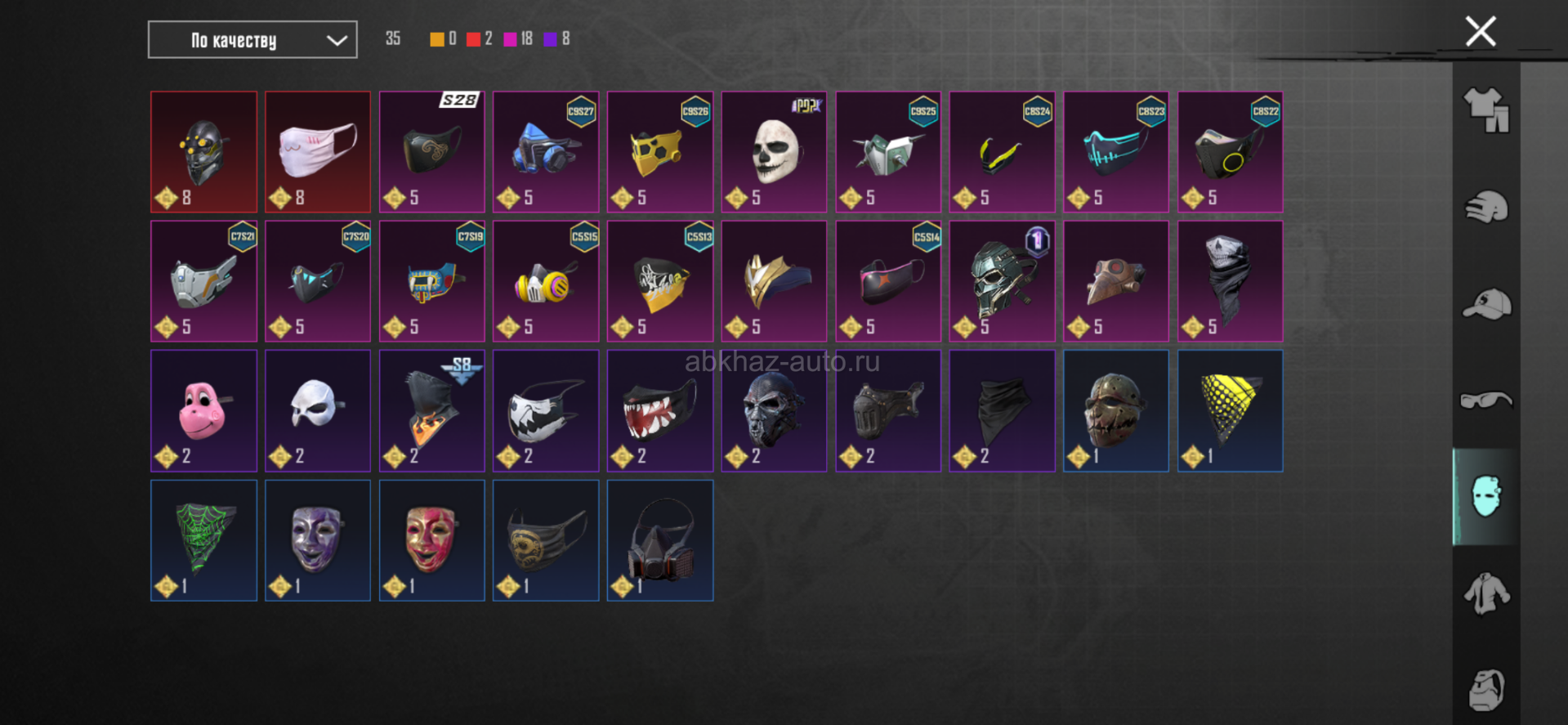Select the pink cloth face mask
The width and height of the screenshot is (1568, 725).
(x=318, y=152)
